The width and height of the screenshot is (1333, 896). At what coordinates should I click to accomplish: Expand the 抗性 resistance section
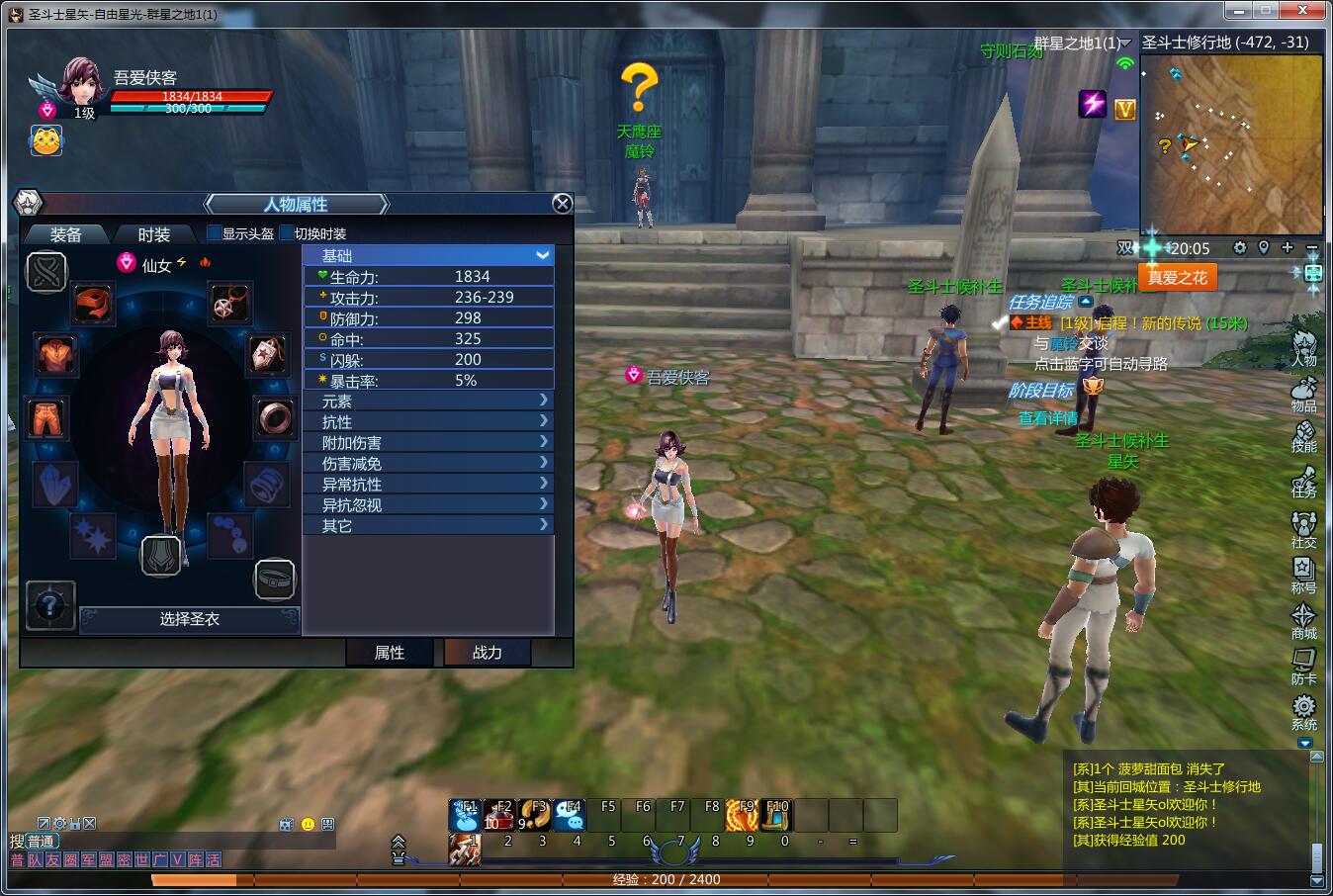pos(428,421)
